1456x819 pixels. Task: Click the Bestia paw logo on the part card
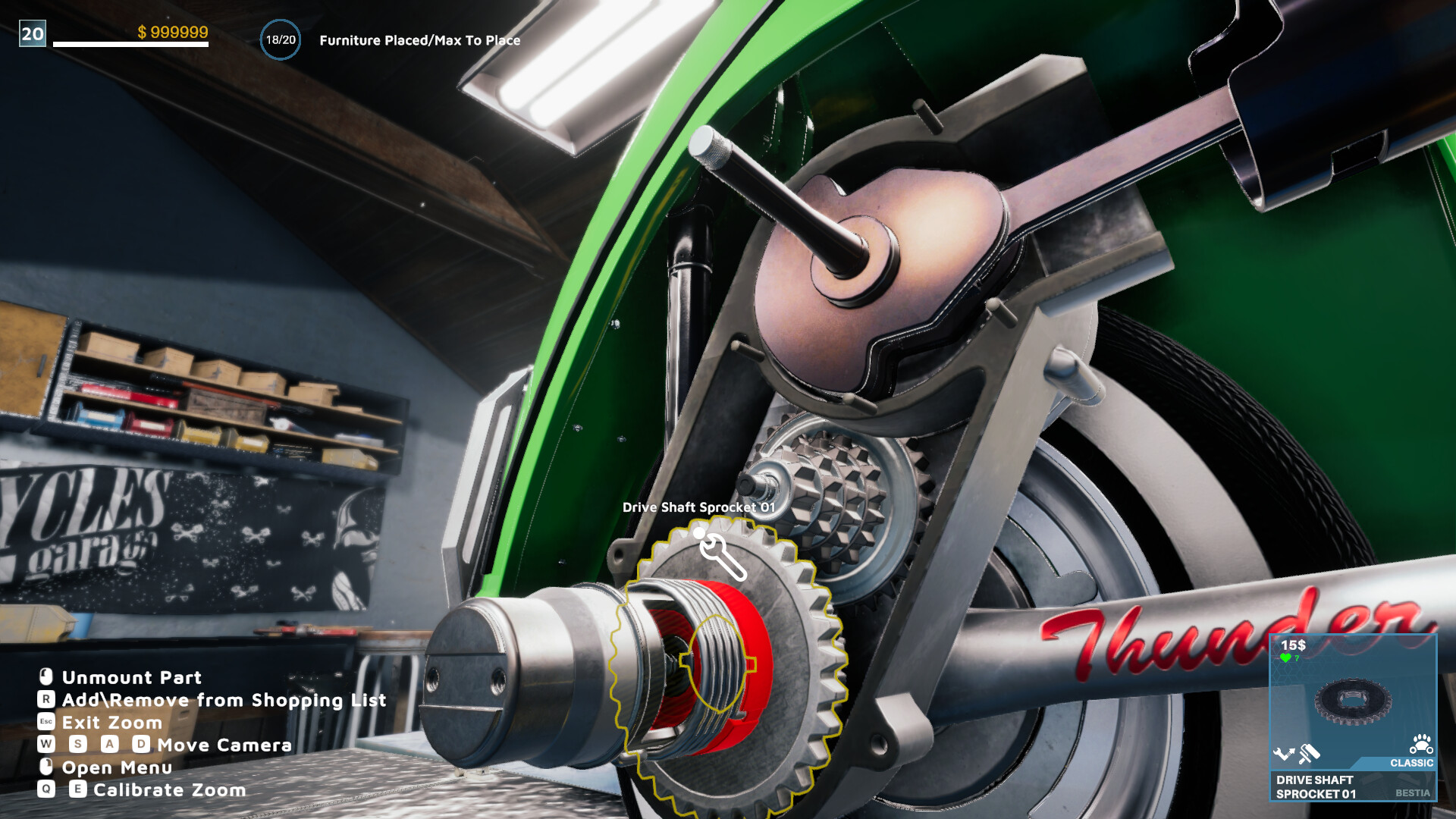pyautogui.click(x=1421, y=743)
